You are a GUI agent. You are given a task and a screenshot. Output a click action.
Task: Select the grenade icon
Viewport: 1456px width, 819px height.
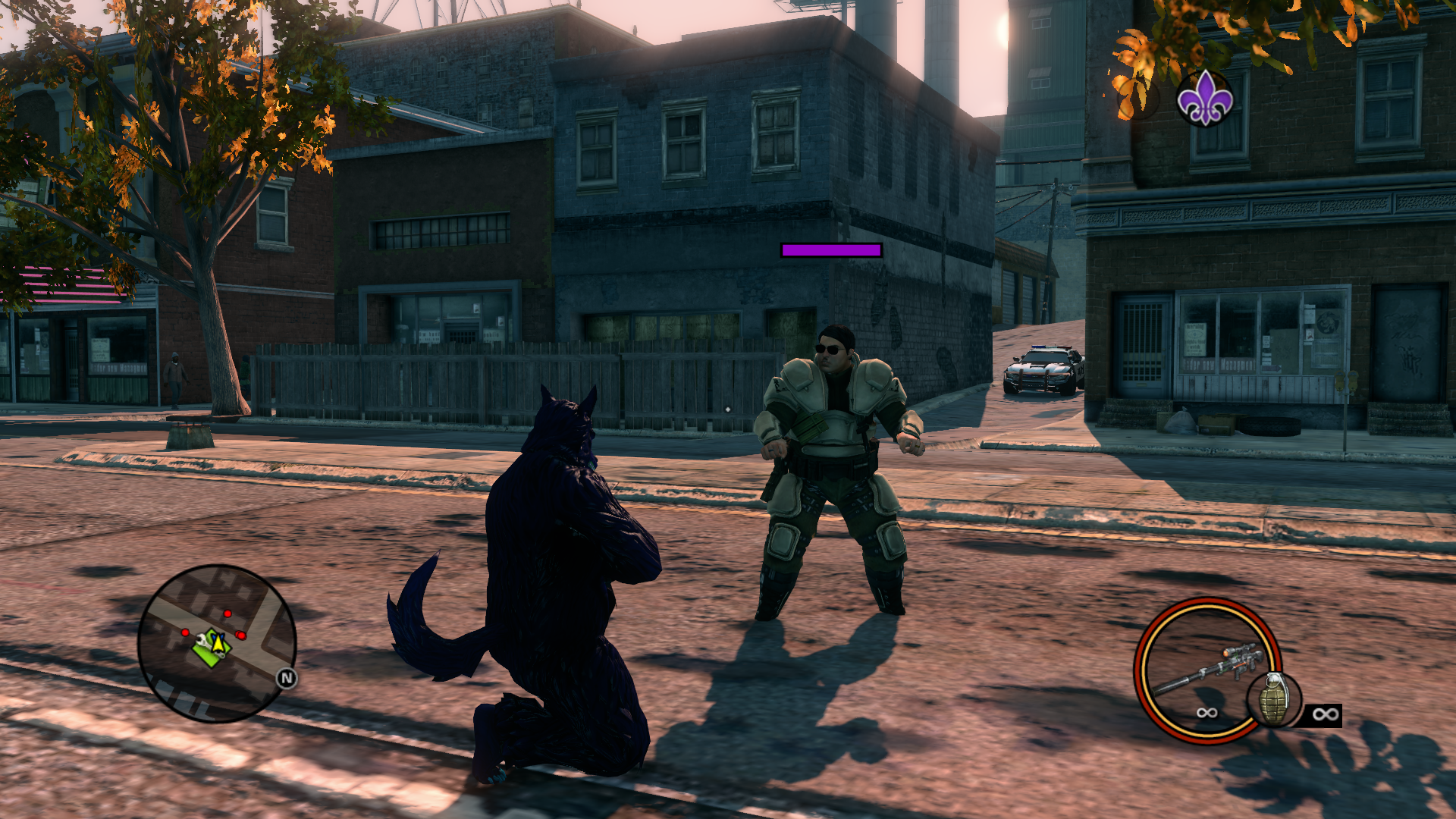pos(1273,699)
